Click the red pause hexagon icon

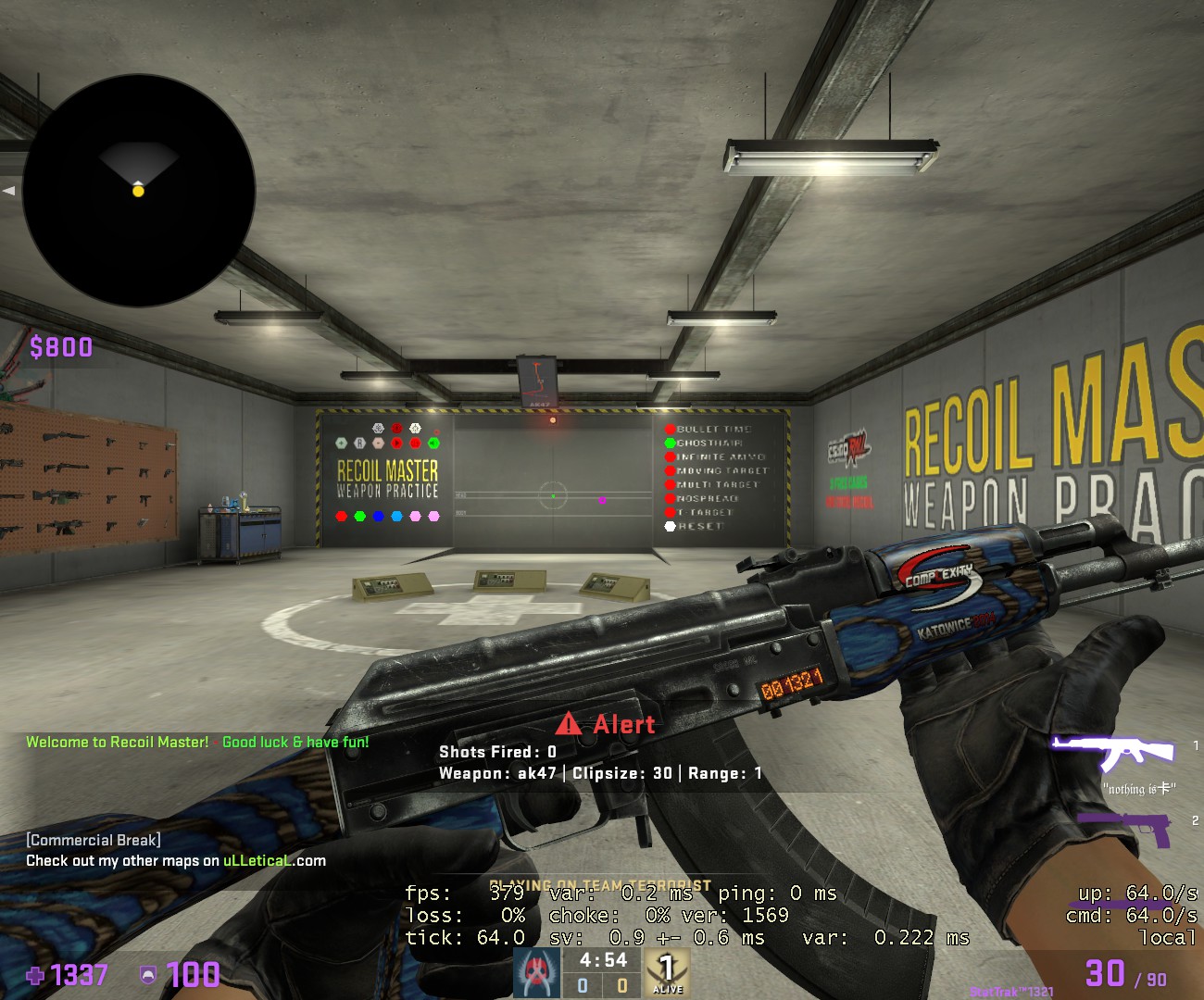click(x=416, y=444)
